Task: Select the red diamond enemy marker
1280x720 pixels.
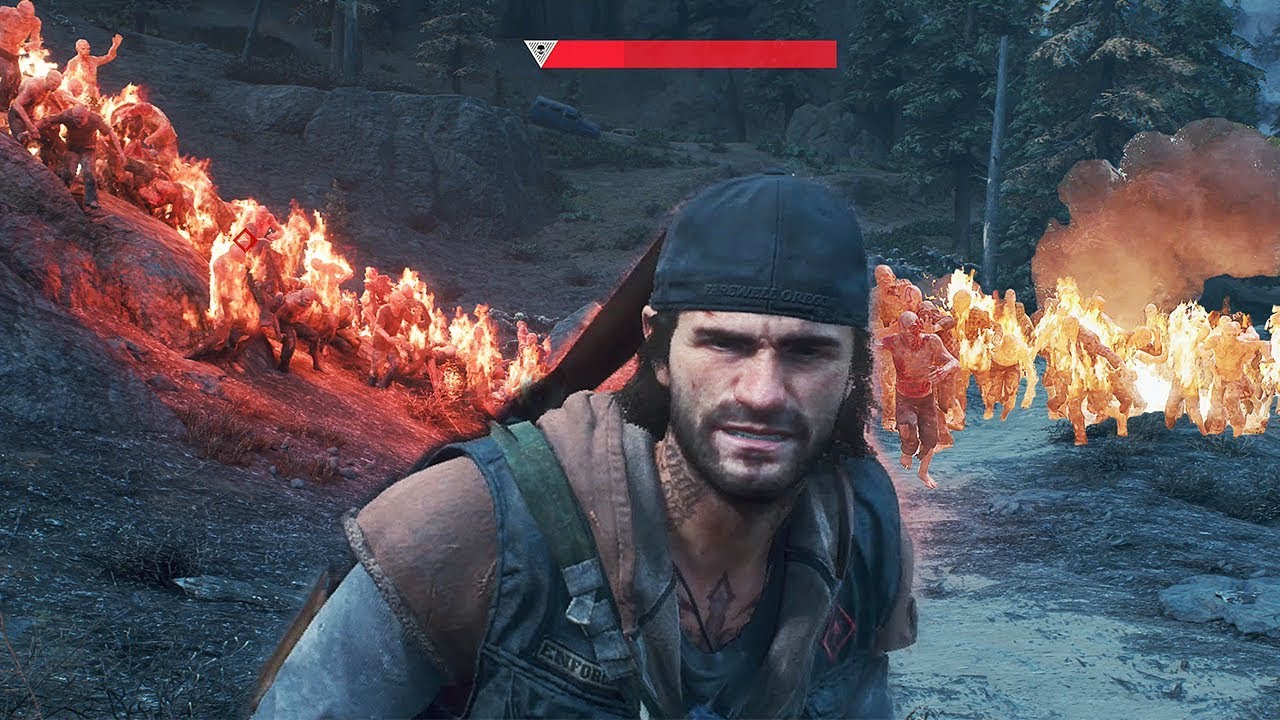Action: [x=243, y=240]
